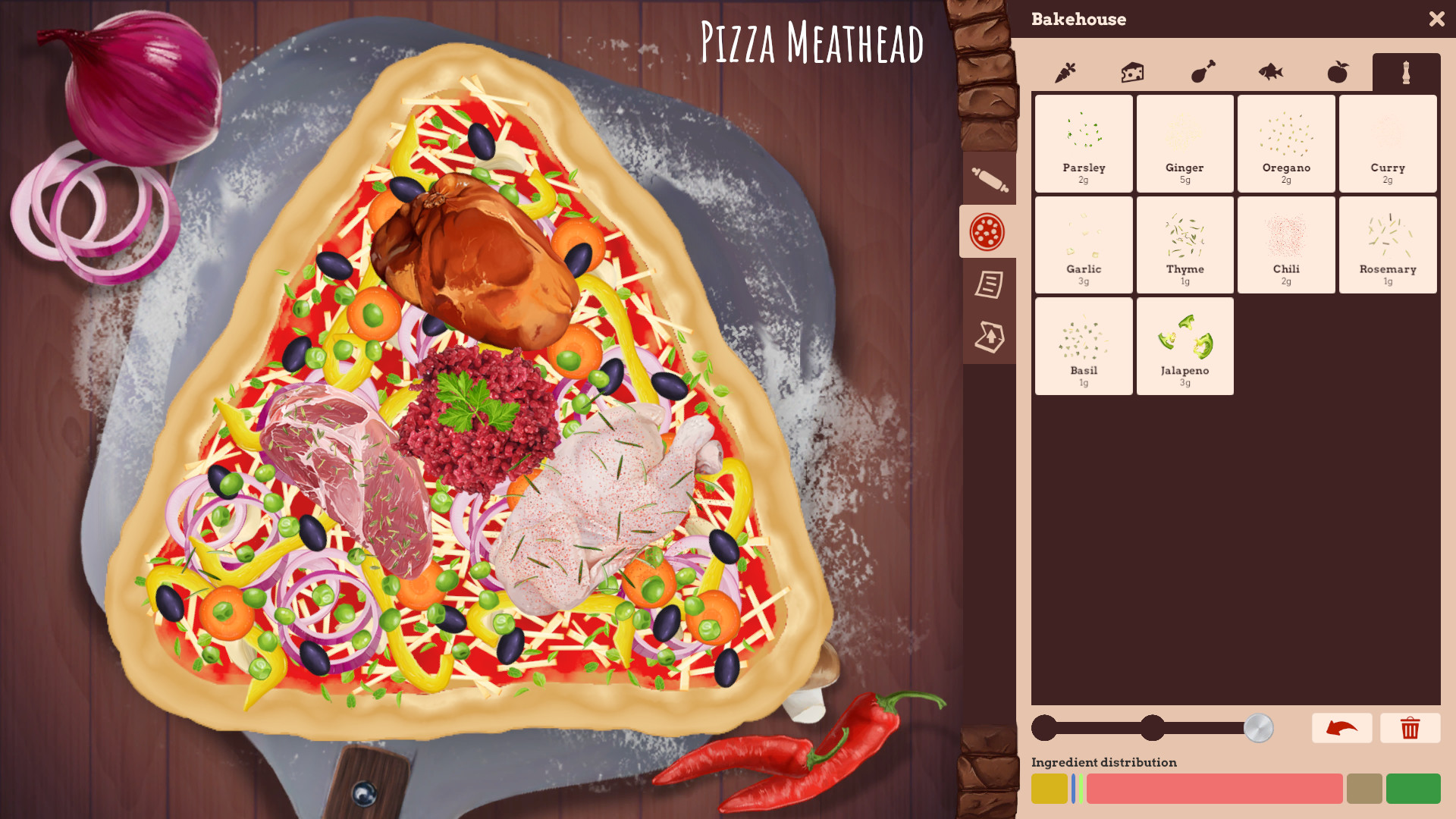The image size is (1456, 819).
Task: Open the export pizza panel
Action: (x=989, y=334)
